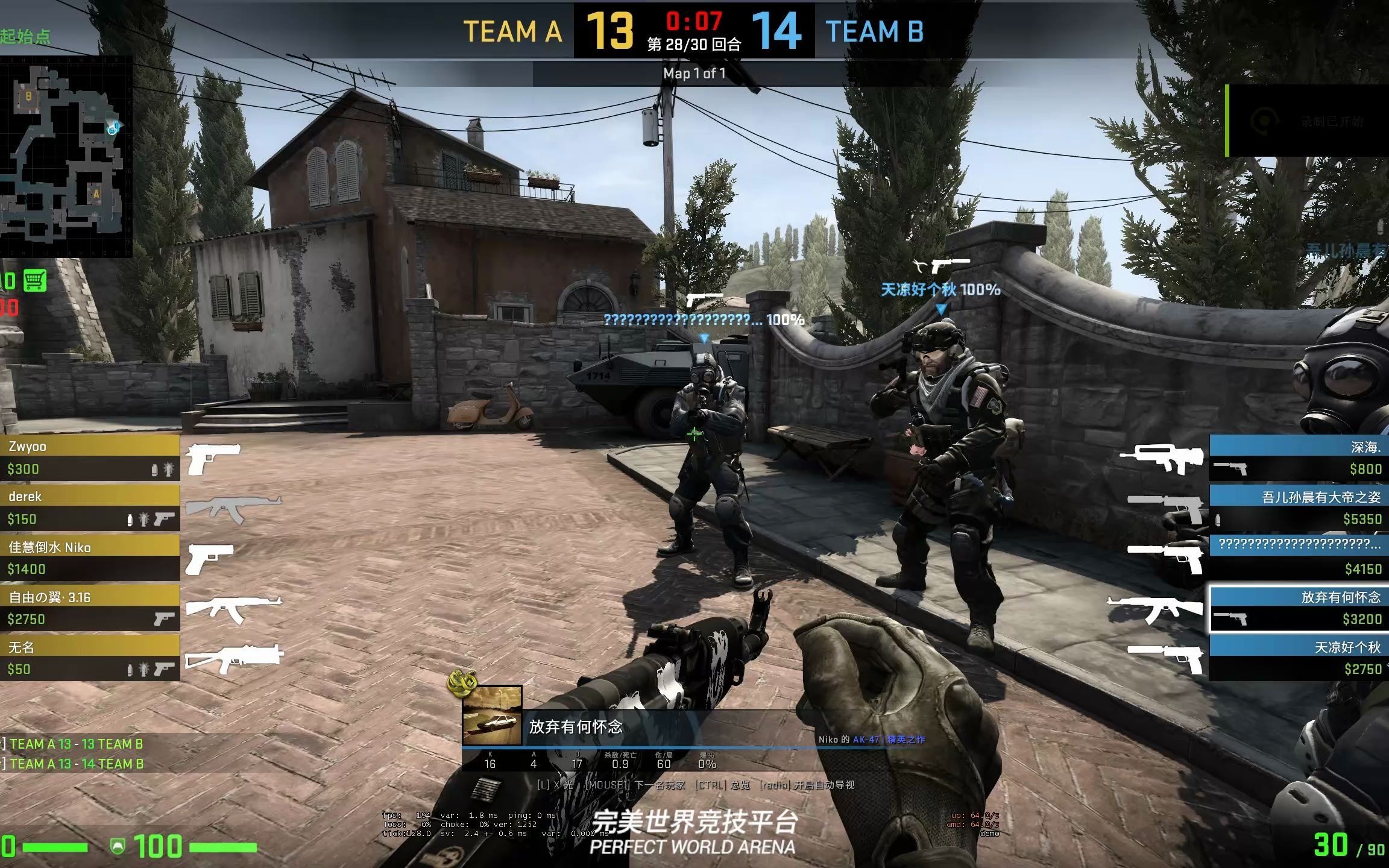Choose the 天凉好个秋 player panel

(x=1299, y=658)
